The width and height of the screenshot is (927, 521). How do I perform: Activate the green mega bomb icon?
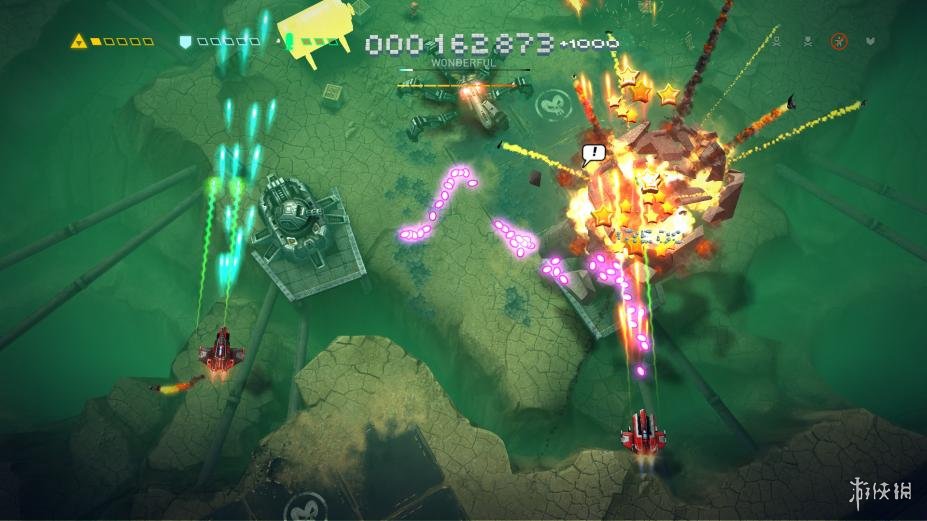click(289, 42)
